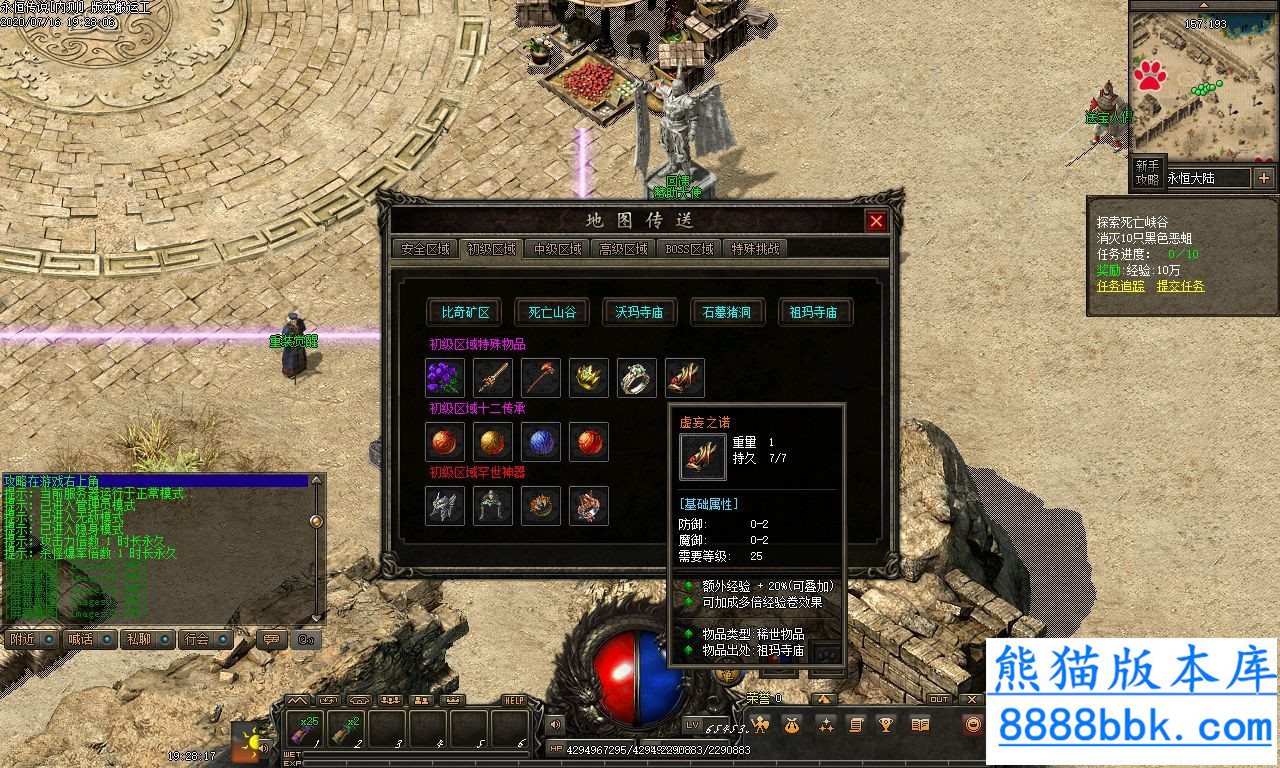Open the HELP button above the hotbar
This screenshot has height=768, width=1280.
(514, 700)
